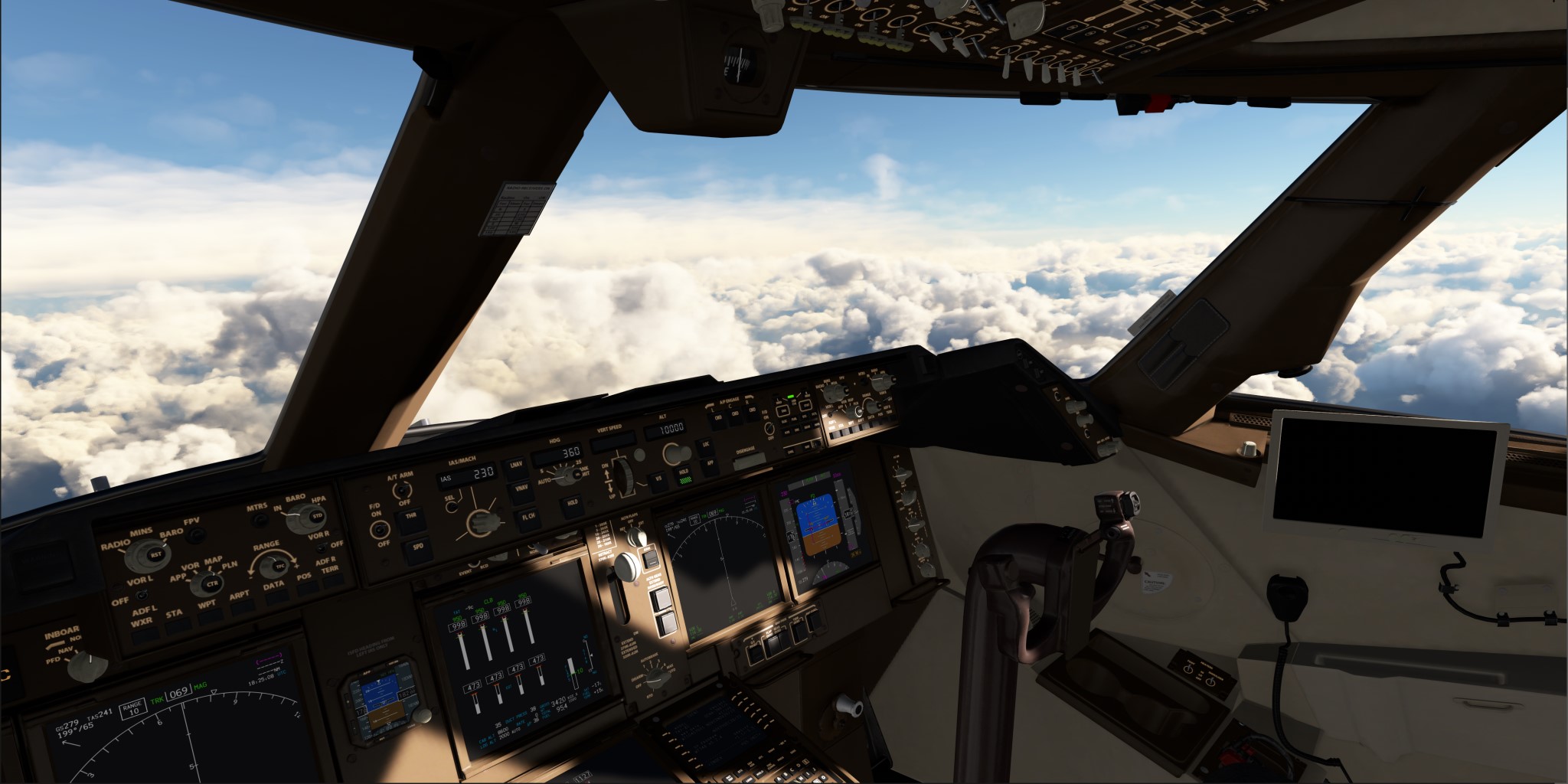Viewport: 1568px width, 784px height.
Task: Select the captain's MTRS button
Action: pos(260,520)
